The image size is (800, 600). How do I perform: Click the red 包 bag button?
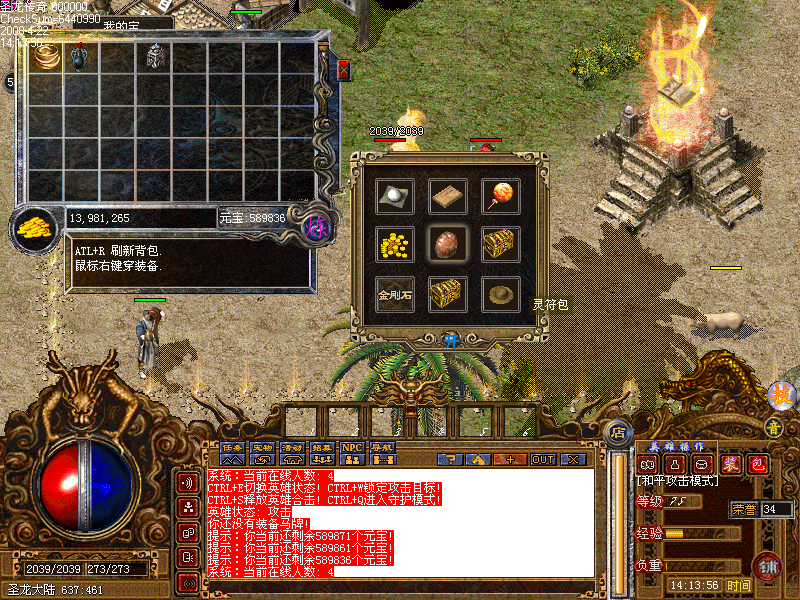point(758,464)
